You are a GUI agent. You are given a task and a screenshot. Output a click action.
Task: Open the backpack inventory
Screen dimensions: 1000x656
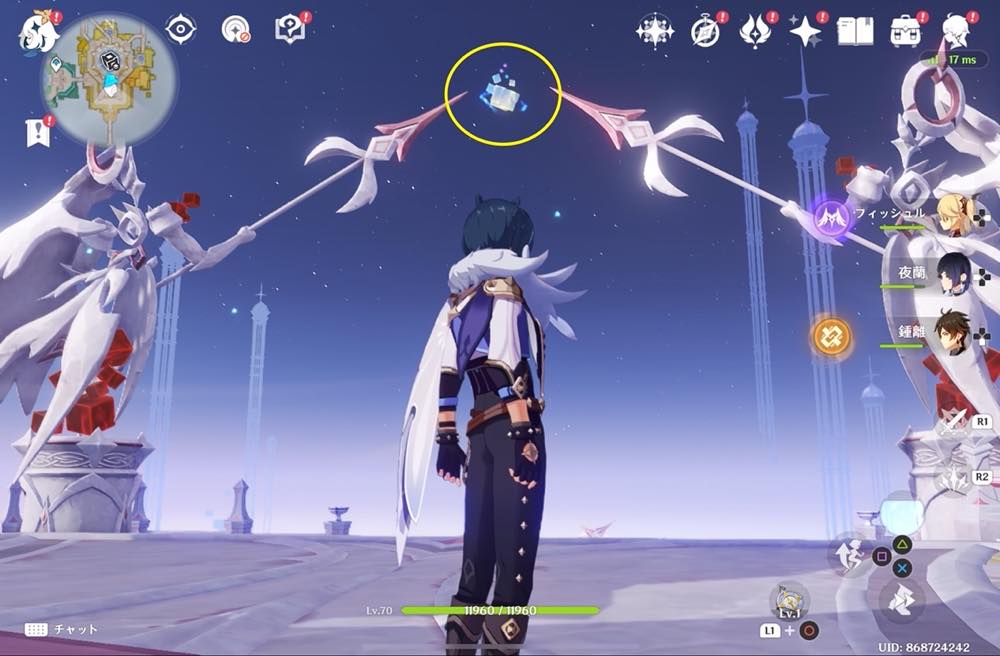click(x=907, y=31)
